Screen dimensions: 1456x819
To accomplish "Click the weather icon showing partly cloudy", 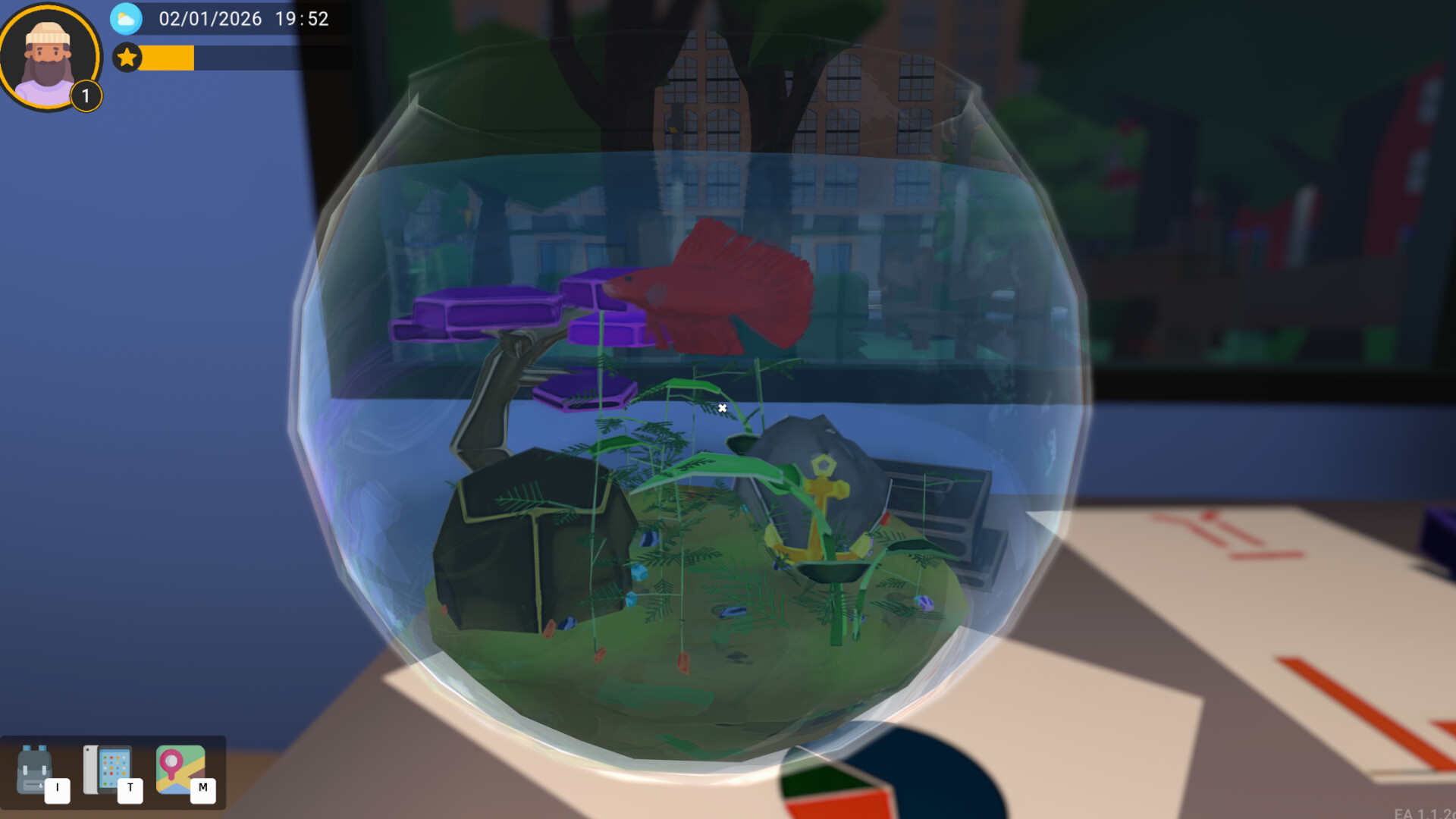I will click(127, 20).
